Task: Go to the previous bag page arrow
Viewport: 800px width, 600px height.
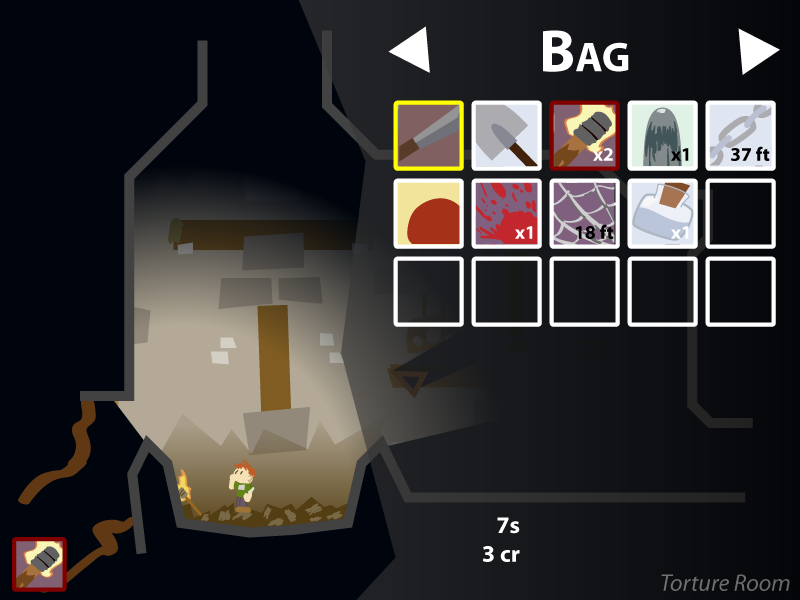Action: (410, 51)
